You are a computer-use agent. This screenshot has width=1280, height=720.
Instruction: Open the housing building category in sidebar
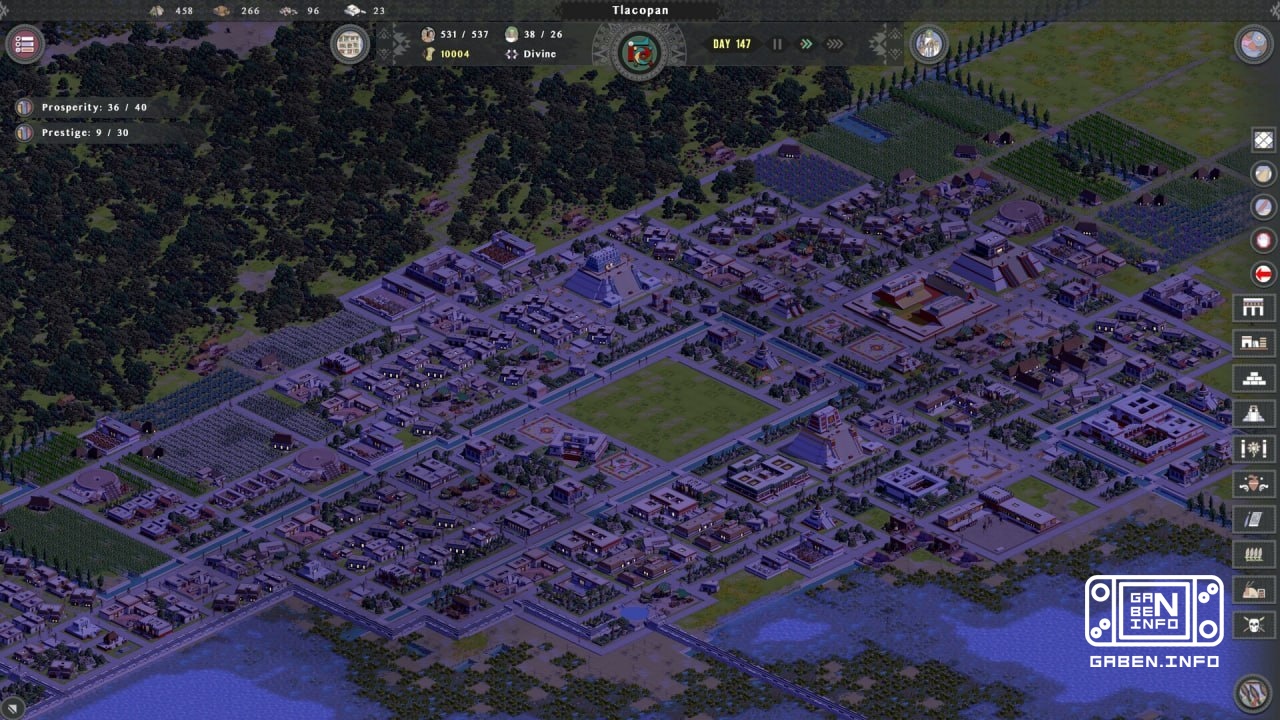[1262, 341]
